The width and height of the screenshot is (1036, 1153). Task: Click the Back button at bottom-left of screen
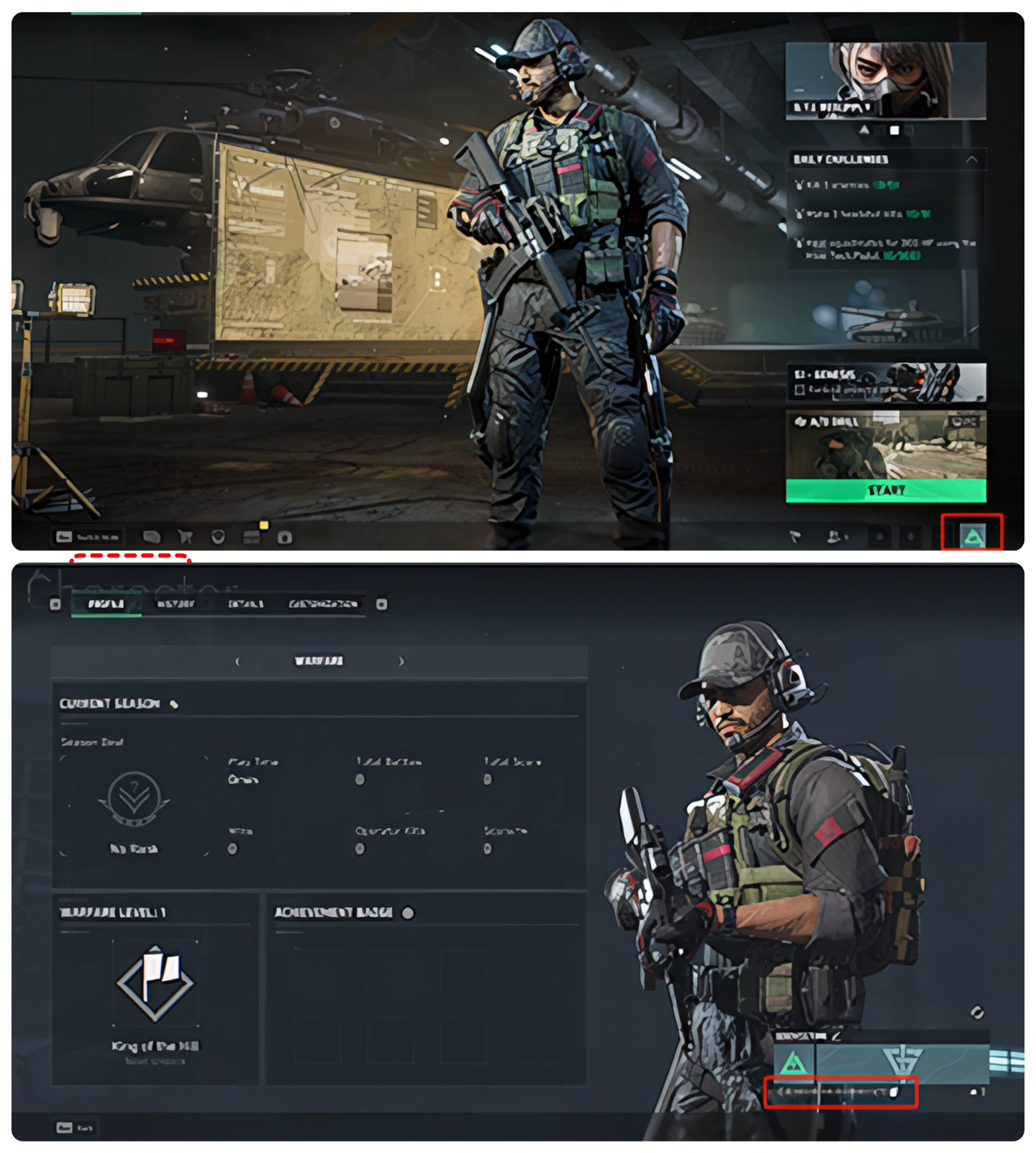coord(76,1128)
